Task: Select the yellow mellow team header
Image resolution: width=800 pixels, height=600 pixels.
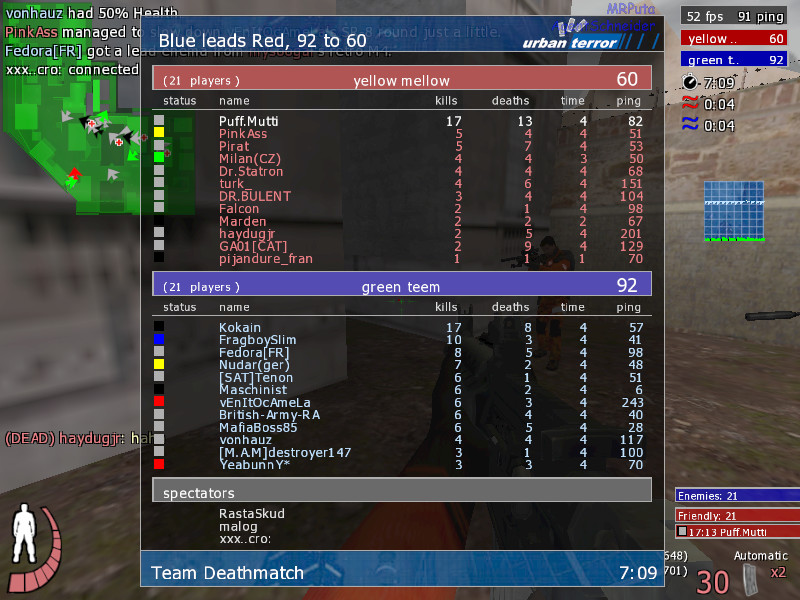Action: (401, 80)
